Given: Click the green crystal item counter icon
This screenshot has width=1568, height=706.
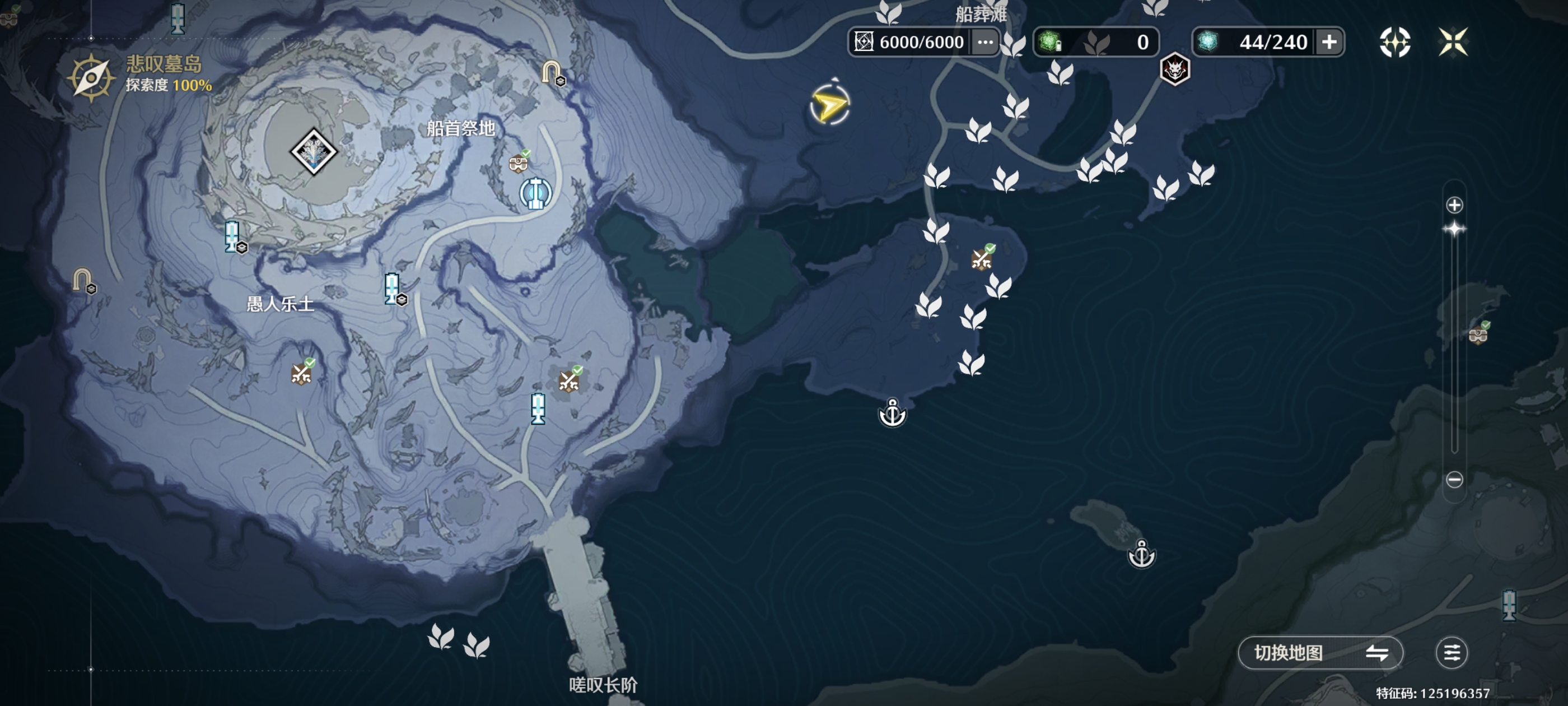Looking at the screenshot, I should click(1050, 42).
